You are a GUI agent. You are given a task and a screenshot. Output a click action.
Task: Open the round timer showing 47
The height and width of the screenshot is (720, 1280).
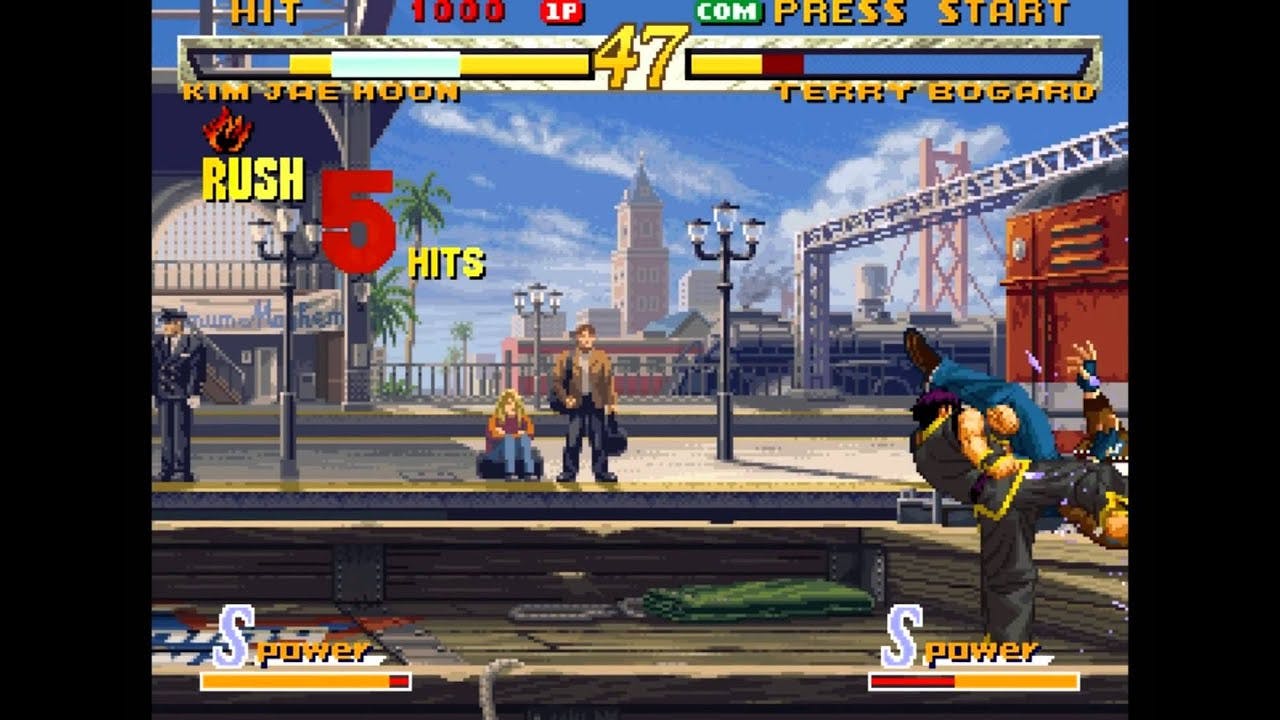634,58
